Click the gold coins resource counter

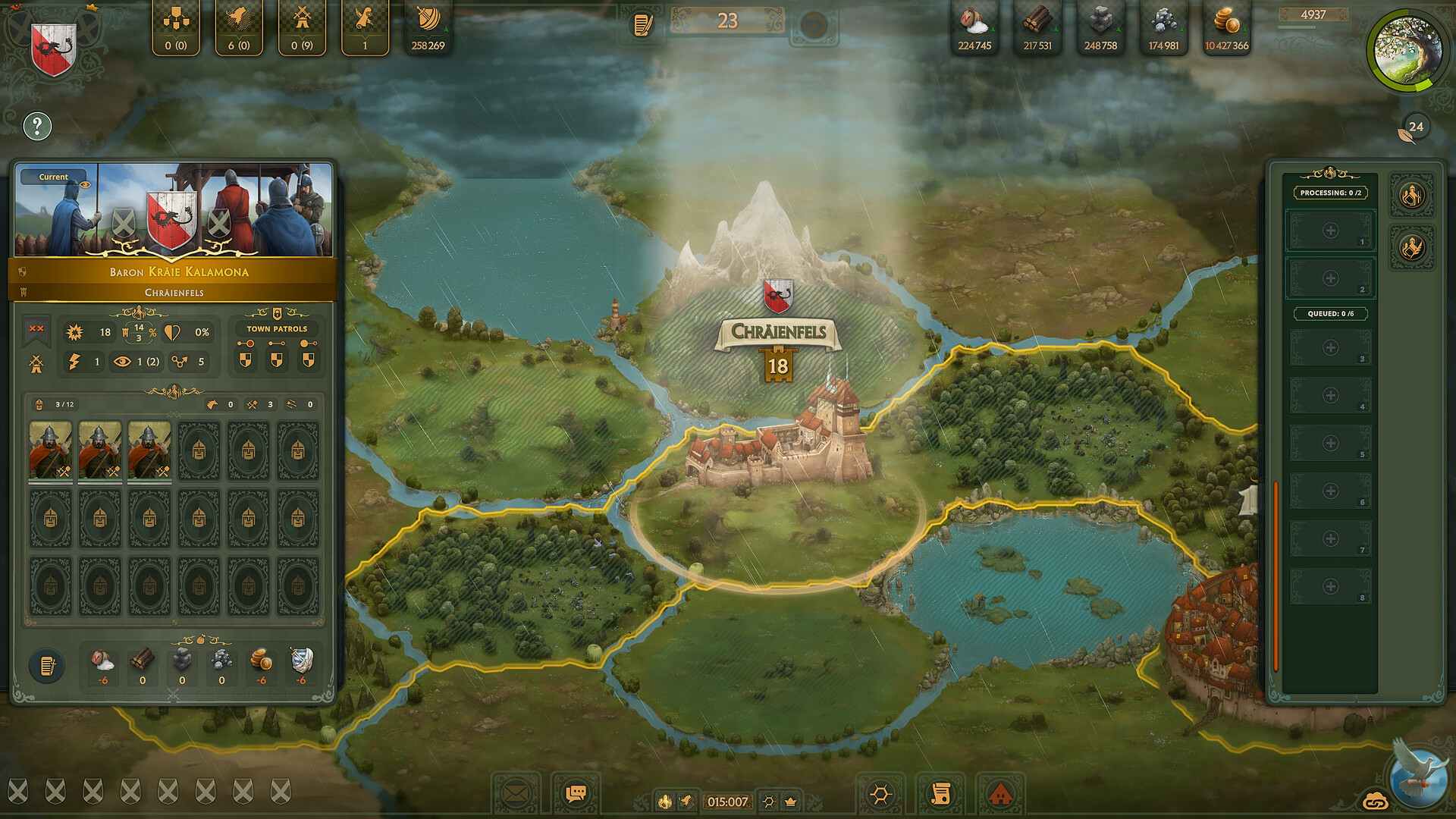(1226, 29)
